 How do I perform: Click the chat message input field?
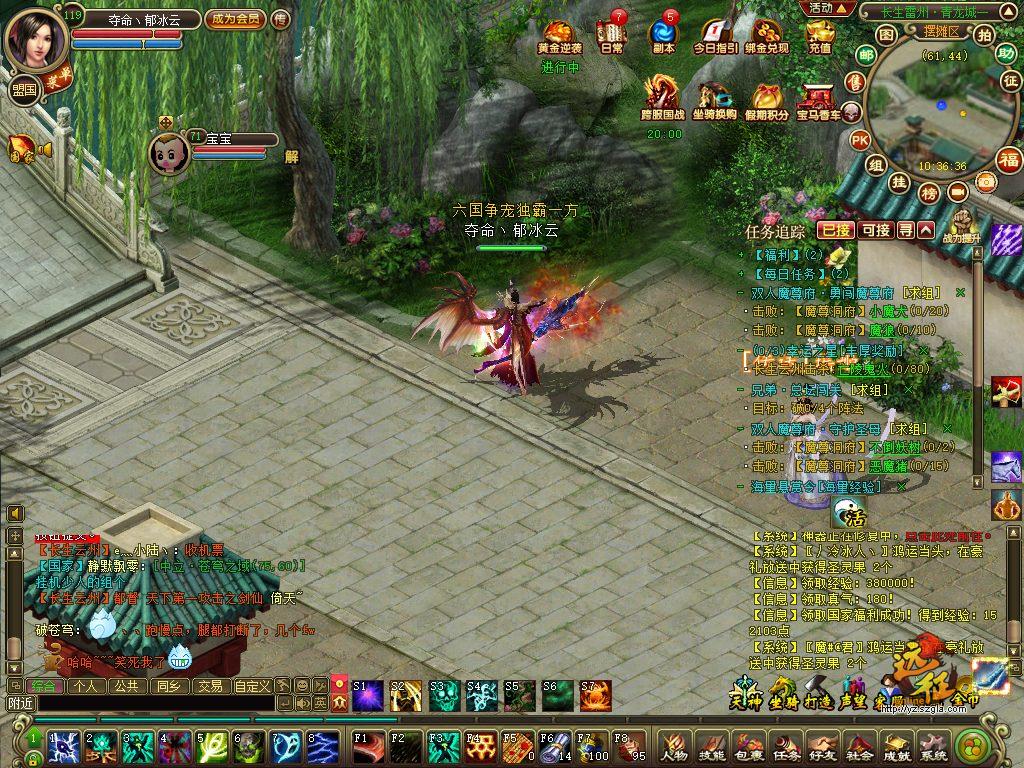(150, 704)
